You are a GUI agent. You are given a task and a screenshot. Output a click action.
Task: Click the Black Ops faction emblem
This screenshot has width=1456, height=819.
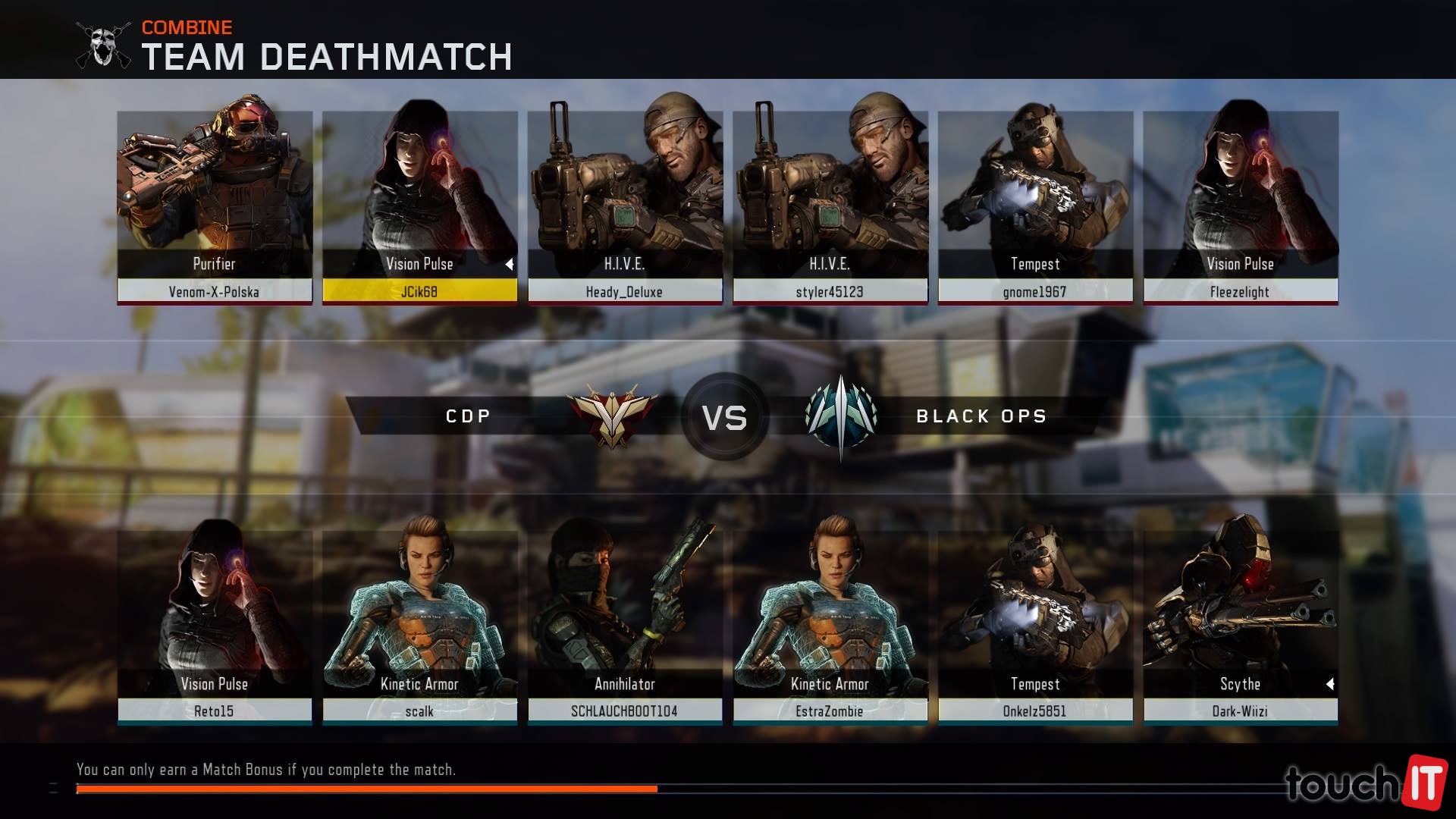click(841, 416)
